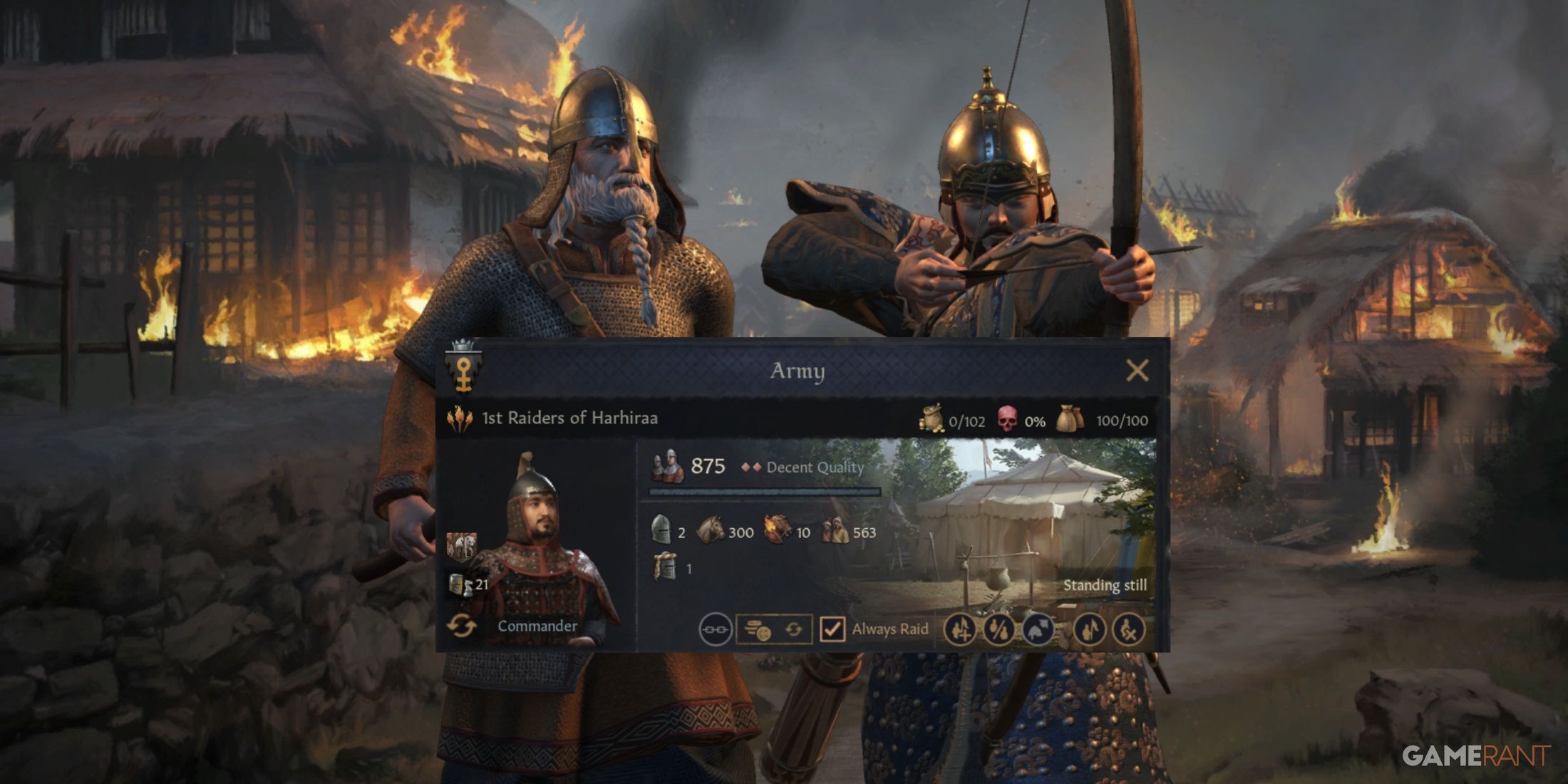Image resolution: width=1568 pixels, height=784 pixels.
Task: Close the Army panel
Action: click(1137, 371)
